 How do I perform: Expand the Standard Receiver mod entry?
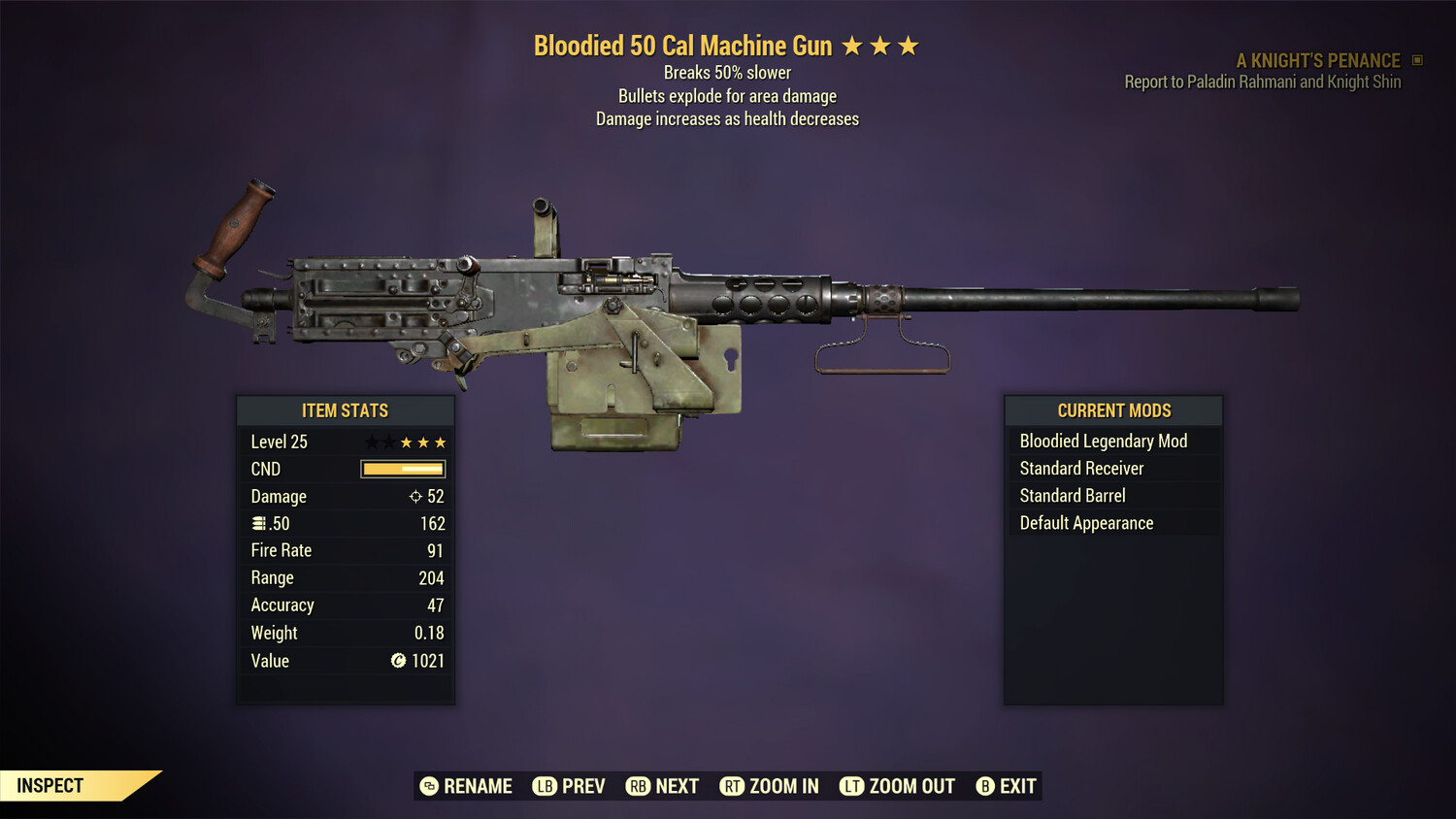point(1080,468)
